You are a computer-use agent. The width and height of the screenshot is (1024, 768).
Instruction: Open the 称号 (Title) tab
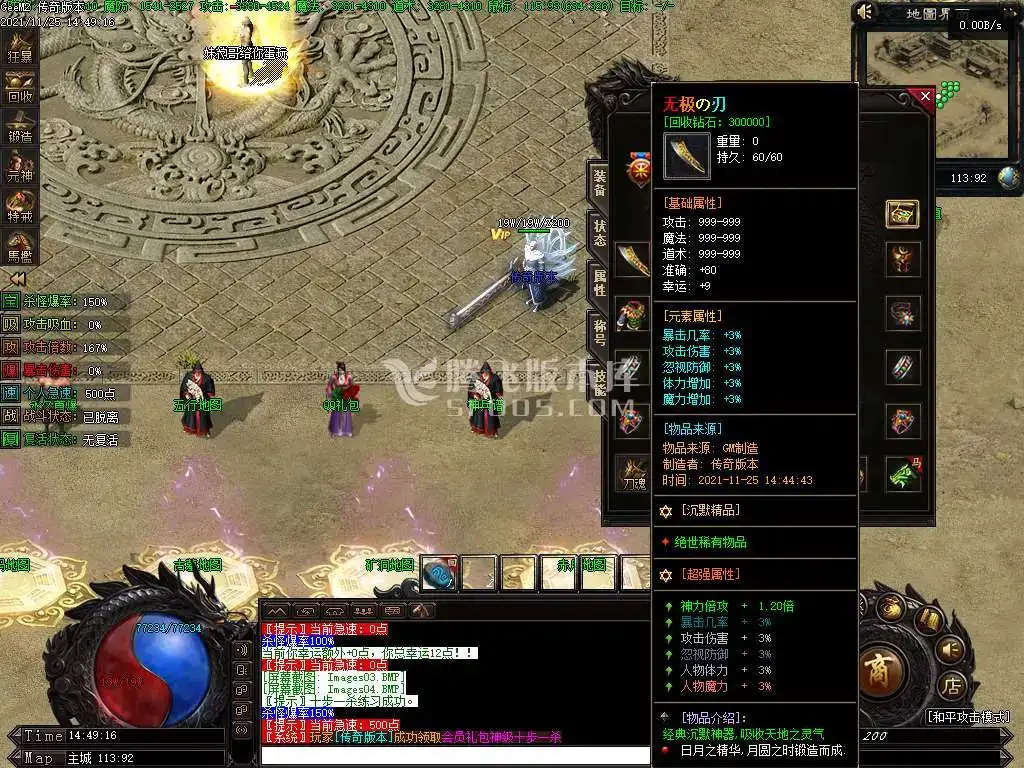(599, 333)
